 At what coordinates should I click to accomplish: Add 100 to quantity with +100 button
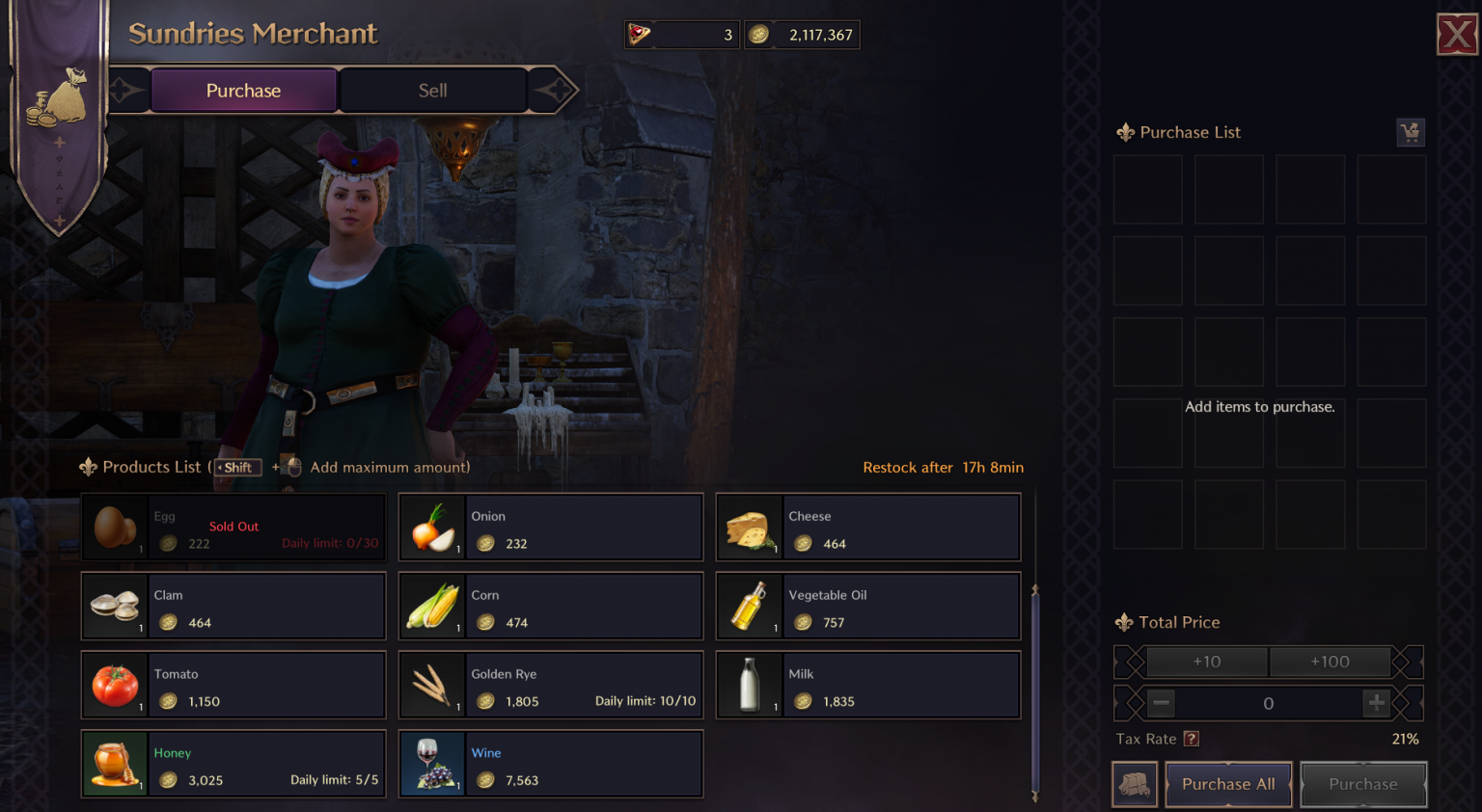pos(1331,662)
